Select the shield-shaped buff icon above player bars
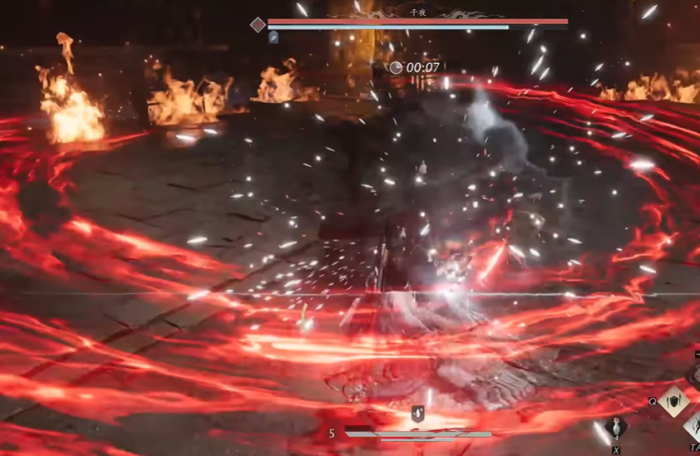Image resolution: width=700 pixels, height=456 pixels. pos(418,414)
